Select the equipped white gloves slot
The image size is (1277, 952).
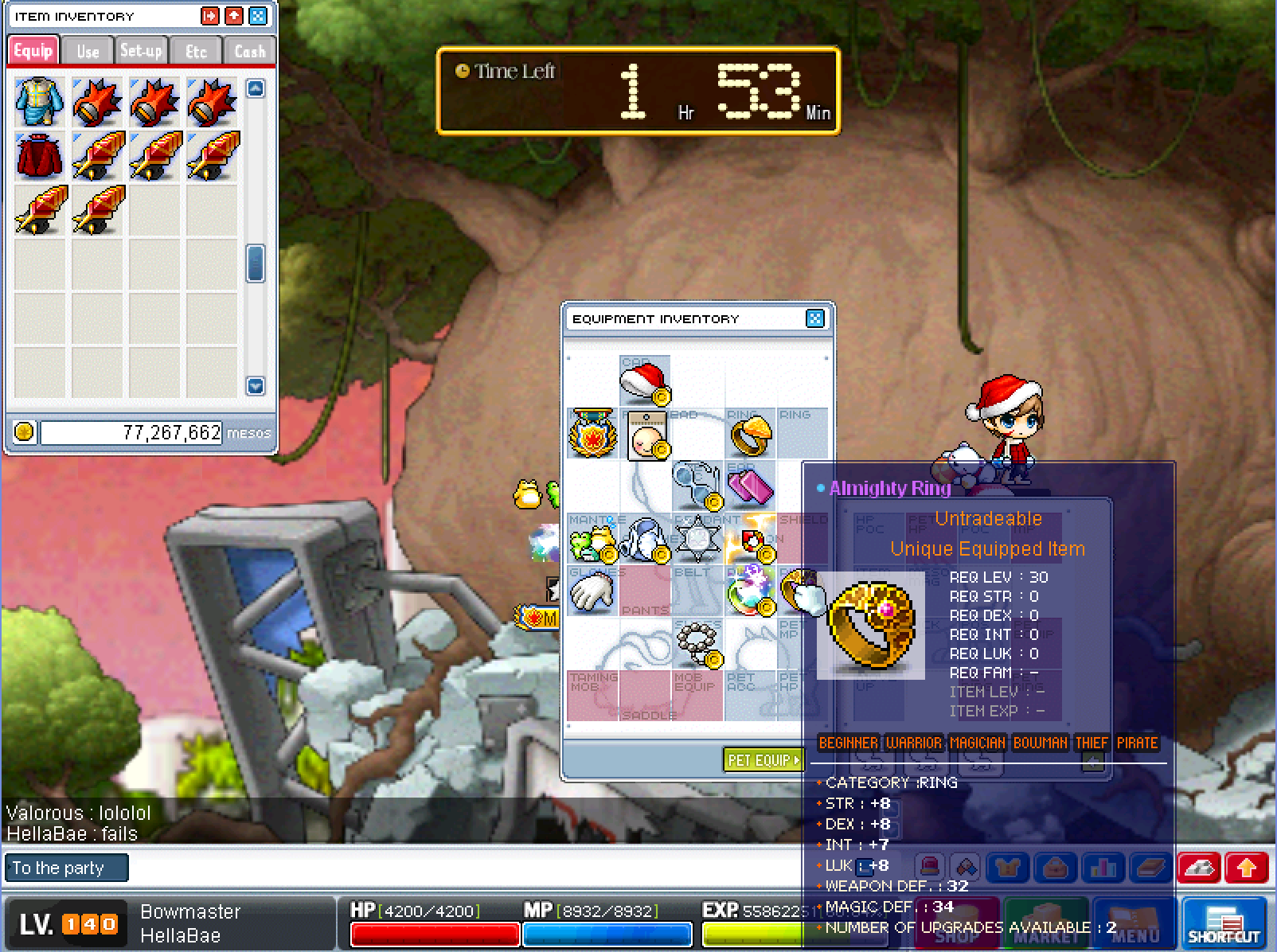pos(592,591)
